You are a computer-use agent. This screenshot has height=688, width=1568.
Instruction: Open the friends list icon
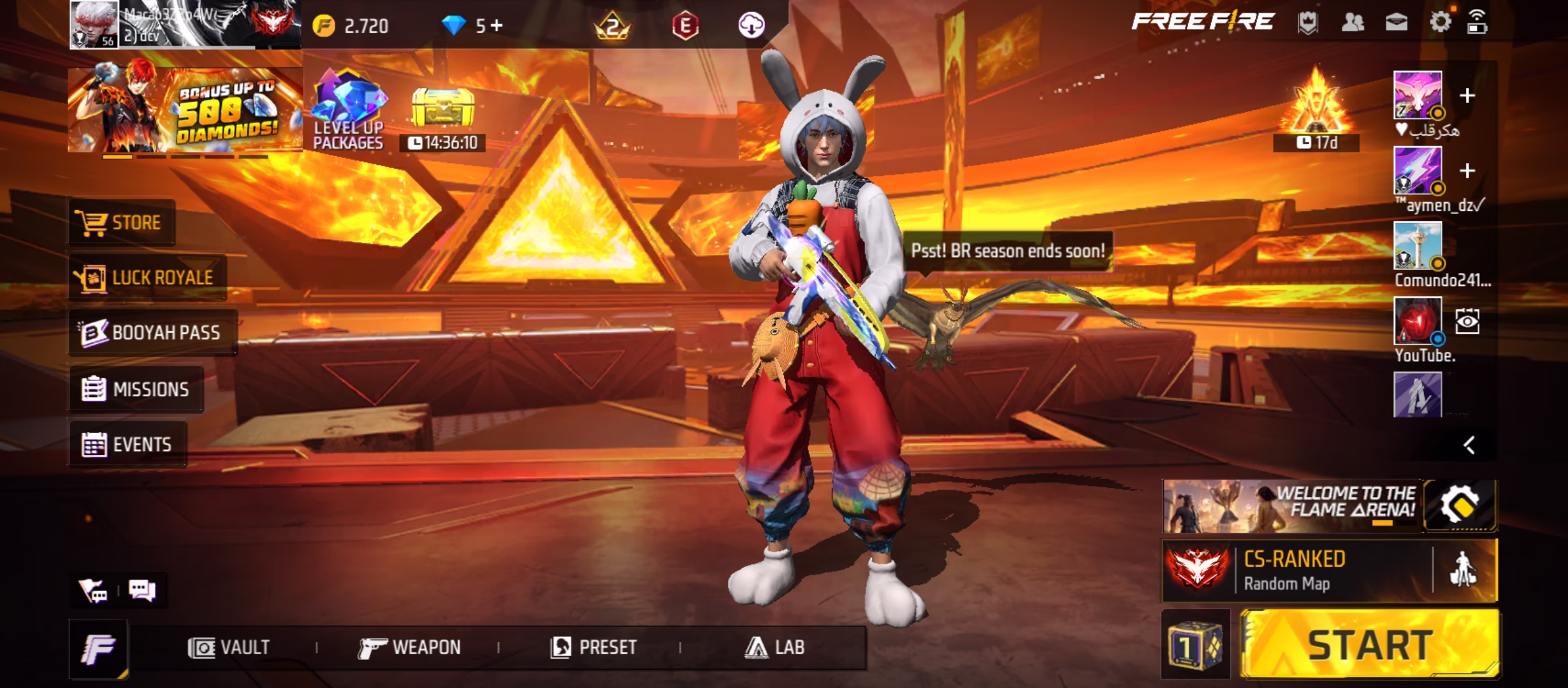[1352, 22]
